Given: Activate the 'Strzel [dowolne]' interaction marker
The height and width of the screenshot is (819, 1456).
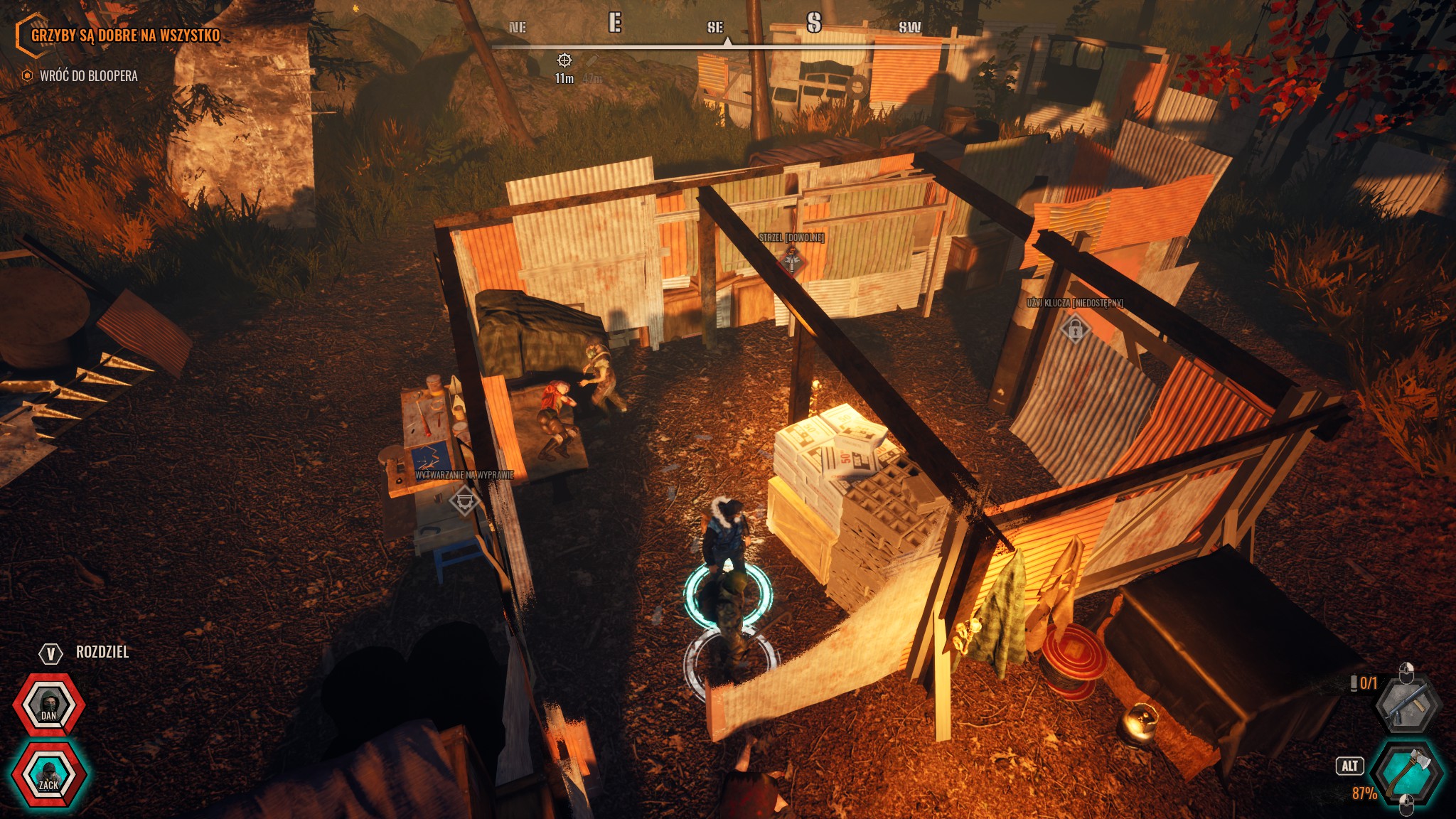Looking at the screenshot, I should coord(792,262).
